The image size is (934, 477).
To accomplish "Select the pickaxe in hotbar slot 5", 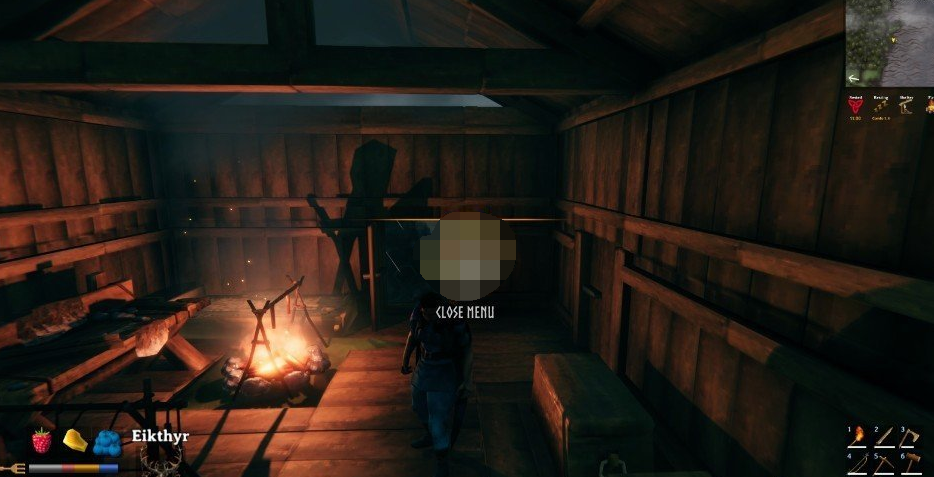I will (x=886, y=463).
